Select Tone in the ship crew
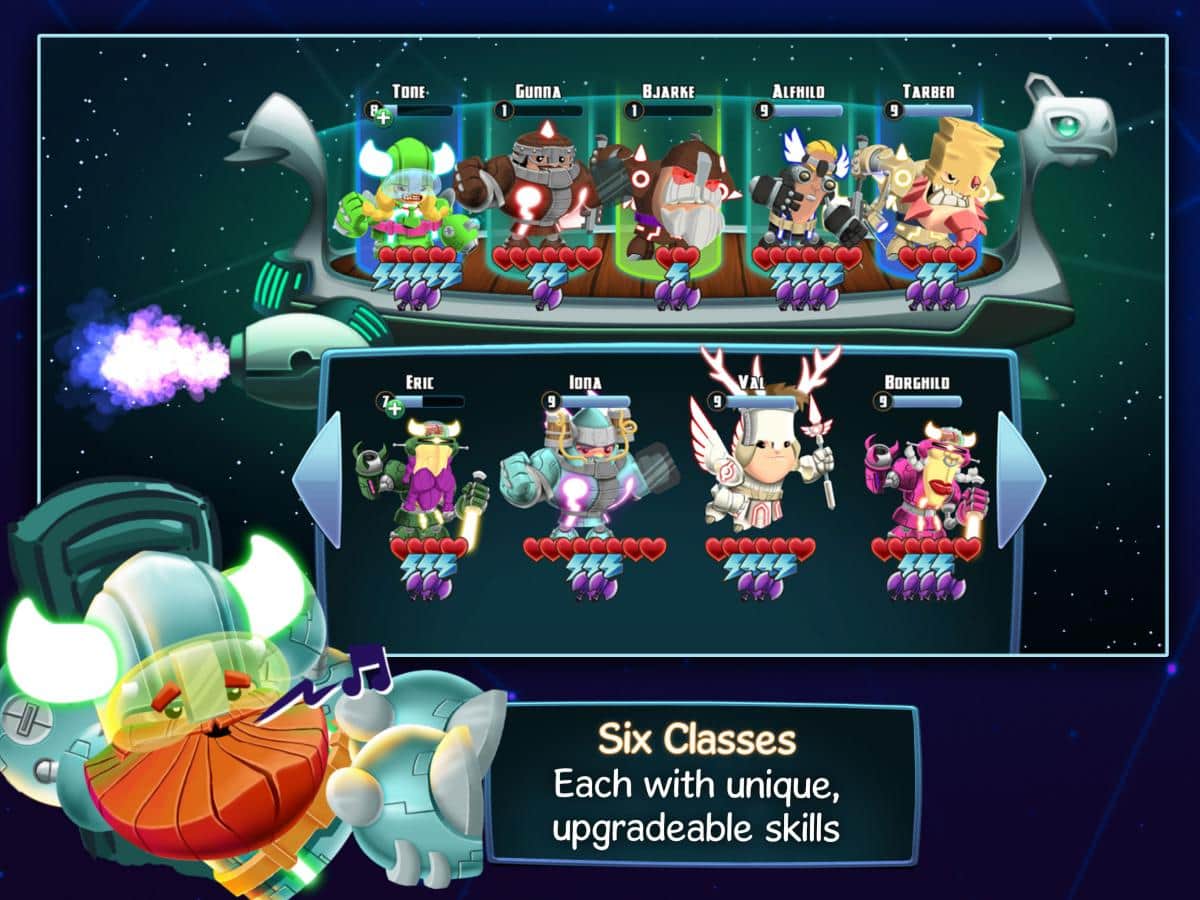The image size is (1200, 900). tap(405, 195)
